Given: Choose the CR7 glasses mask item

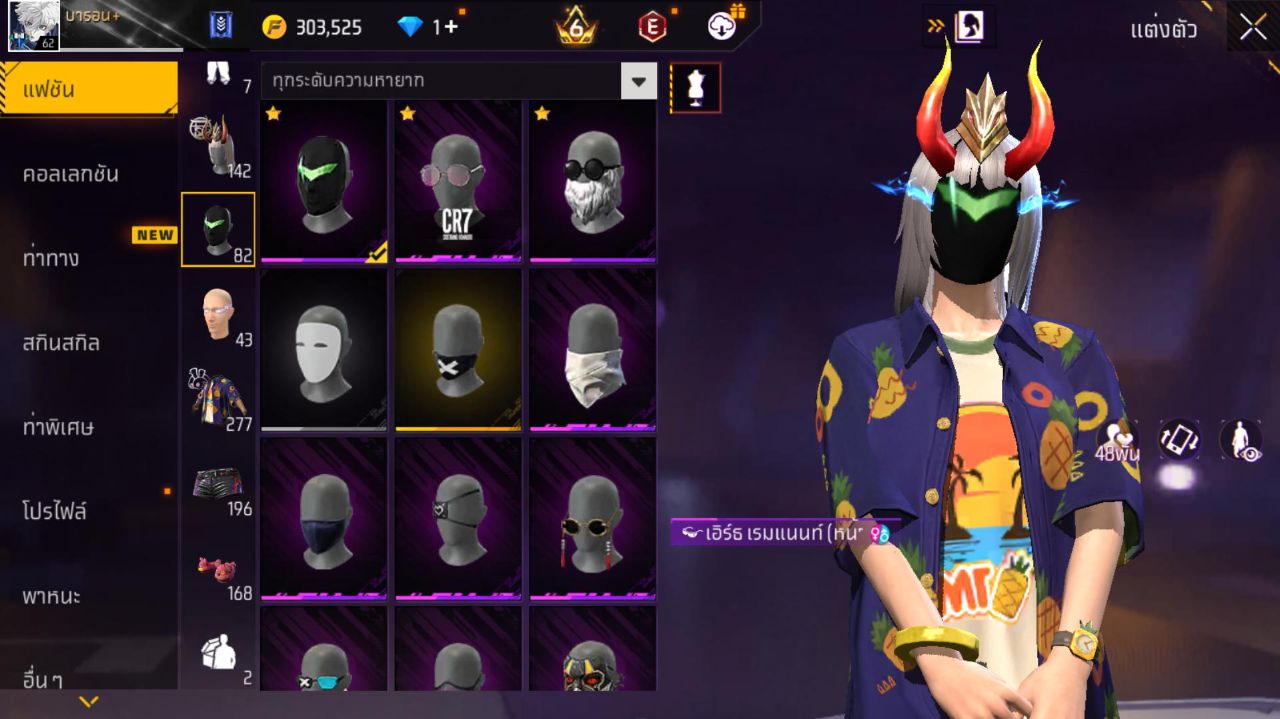Looking at the screenshot, I should (x=458, y=181).
